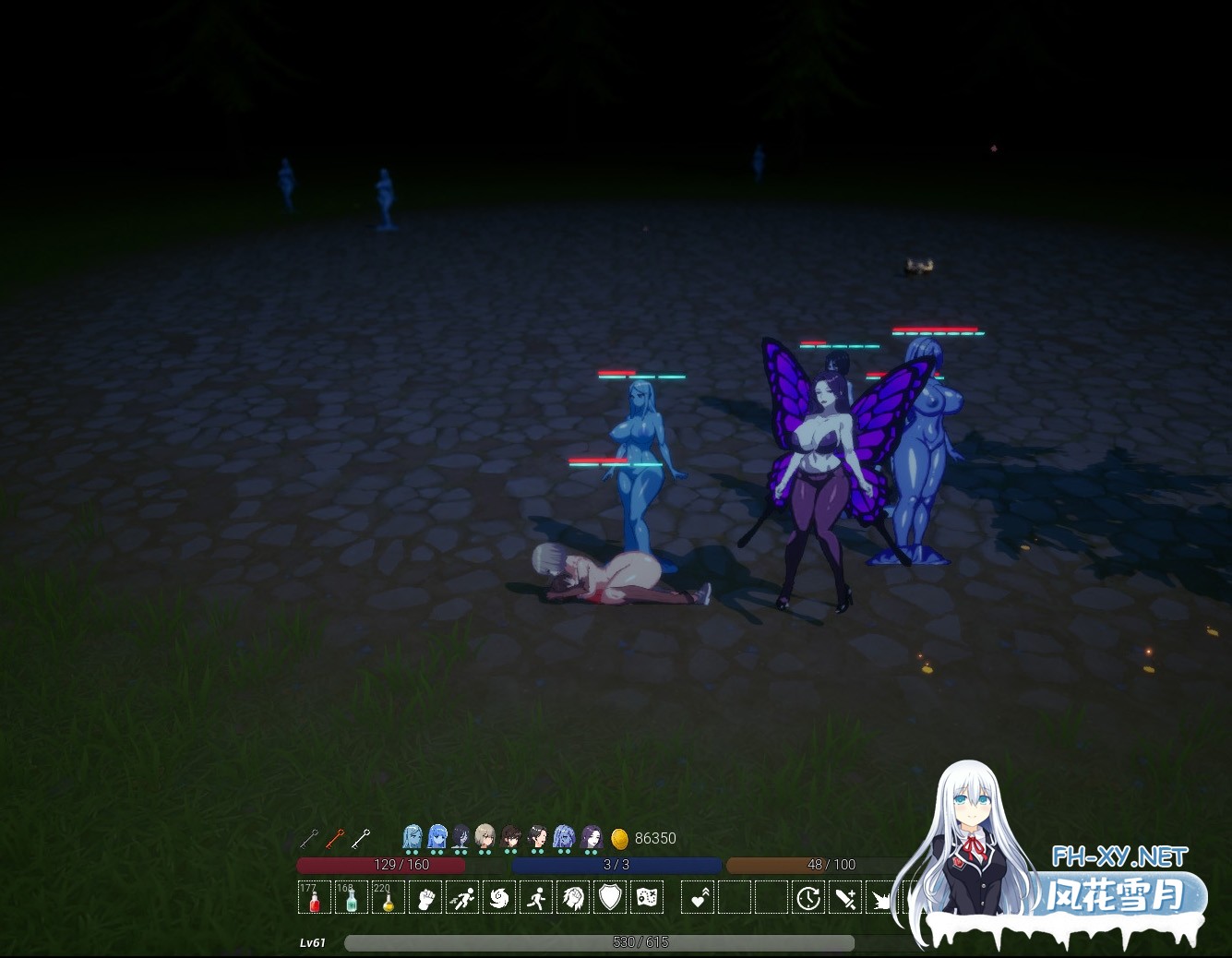Select the orange key icon
The image size is (1232, 958).
click(334, 838)
